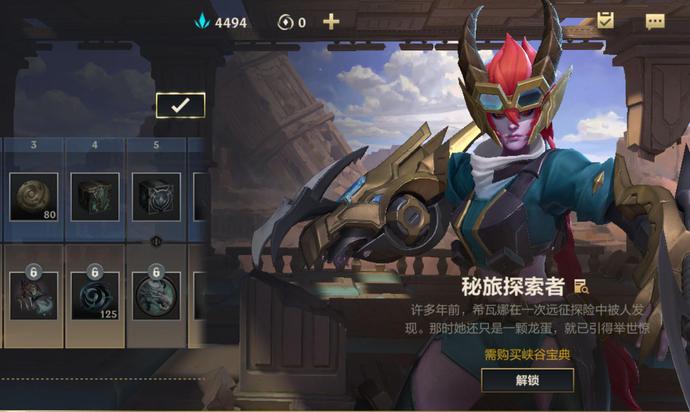Open the mission checklist icon
The image size is (690, 412).
click(605, 20)
